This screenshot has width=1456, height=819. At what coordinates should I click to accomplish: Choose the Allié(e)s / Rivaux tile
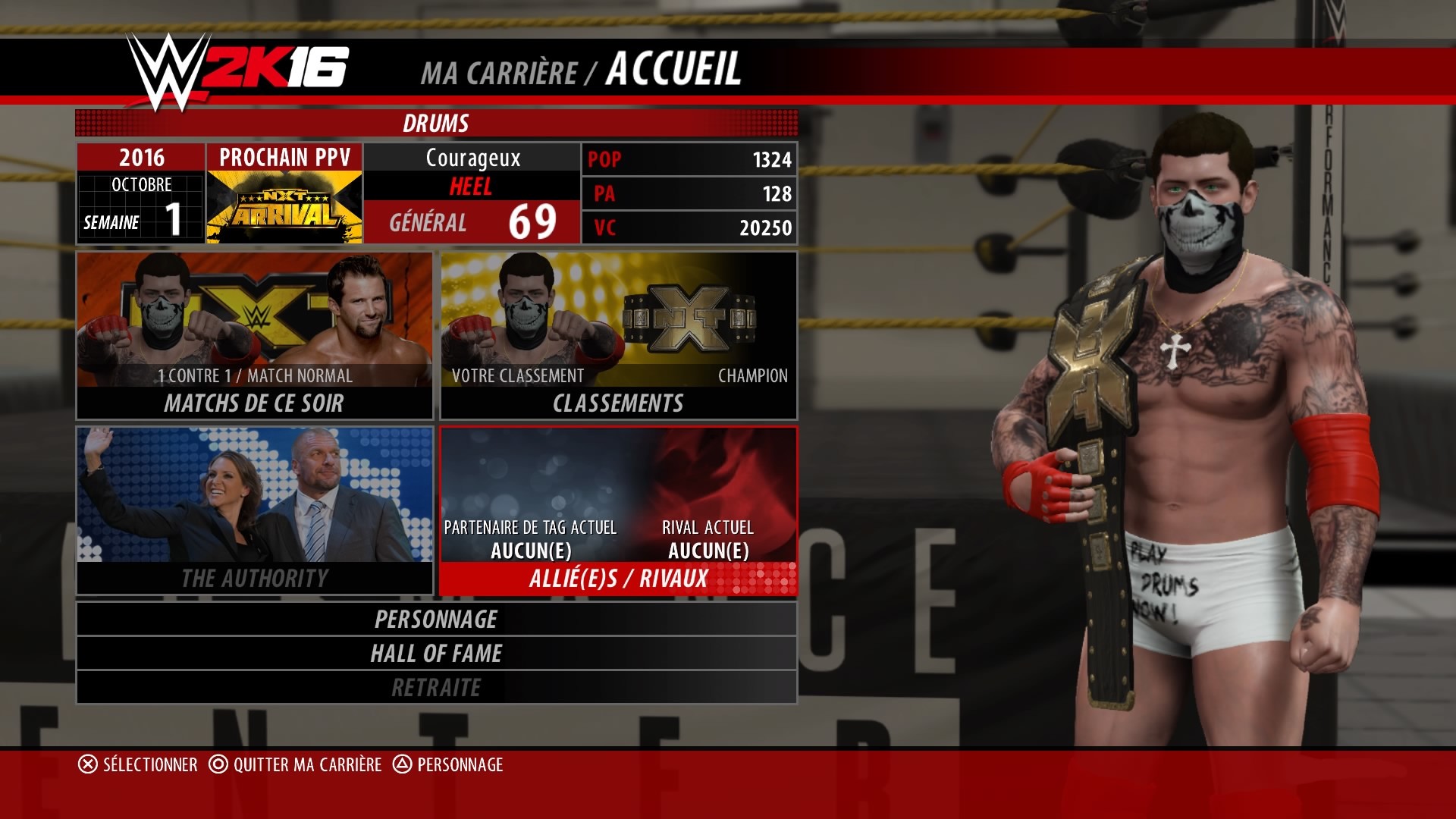618,510
